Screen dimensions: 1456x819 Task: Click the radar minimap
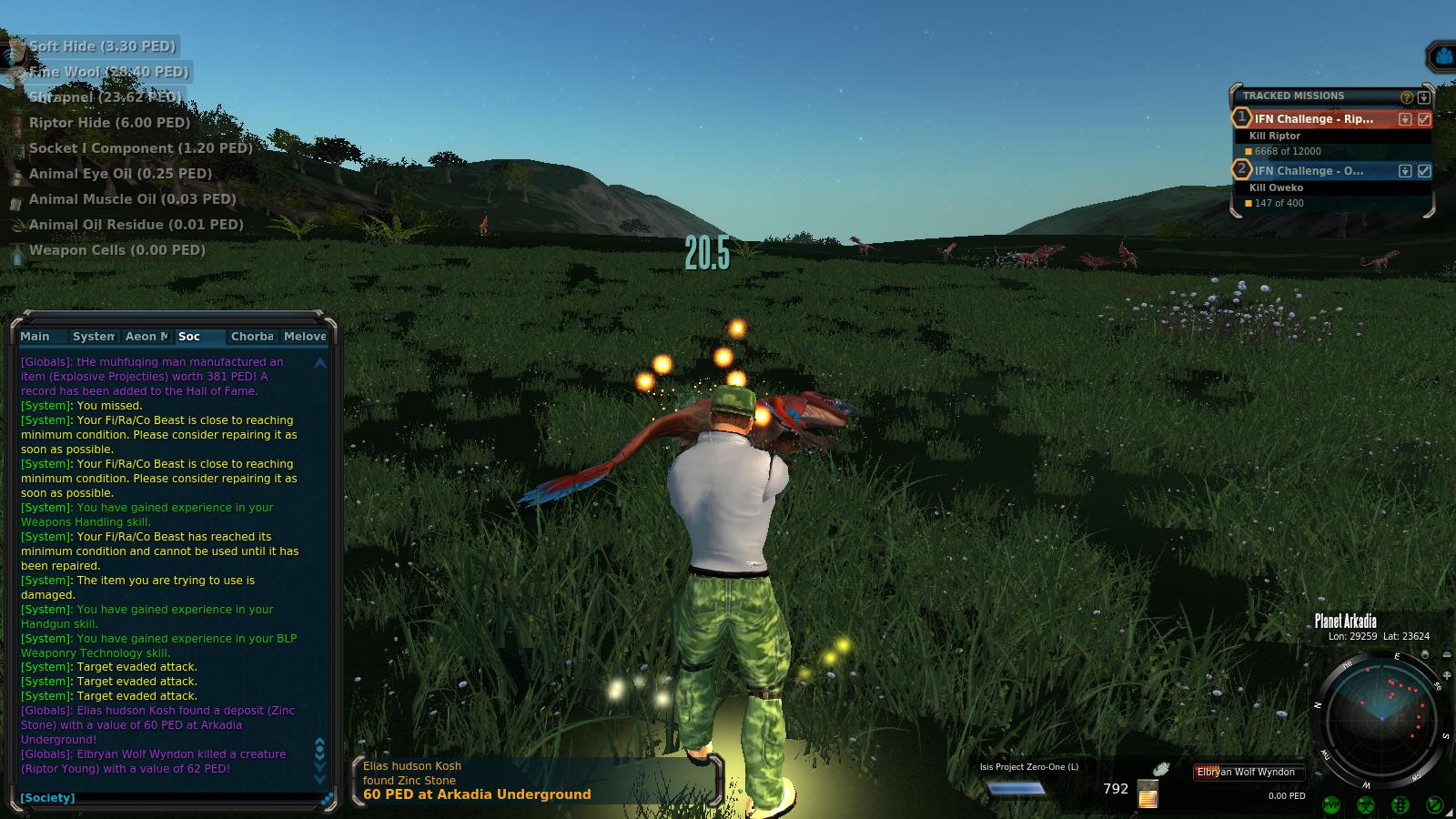point(1381,717)
